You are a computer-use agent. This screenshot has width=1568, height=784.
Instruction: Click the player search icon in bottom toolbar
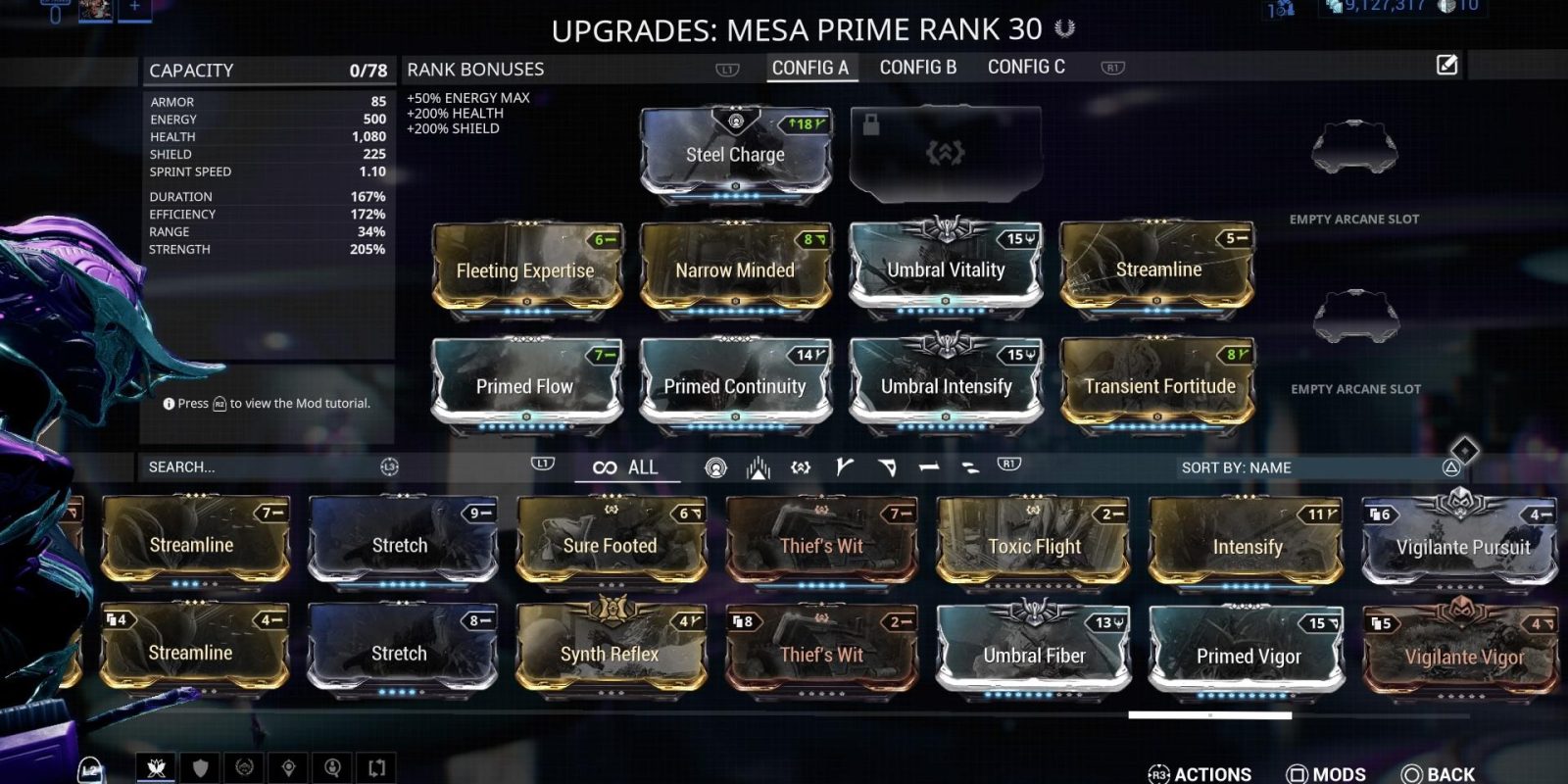[333, 769]
